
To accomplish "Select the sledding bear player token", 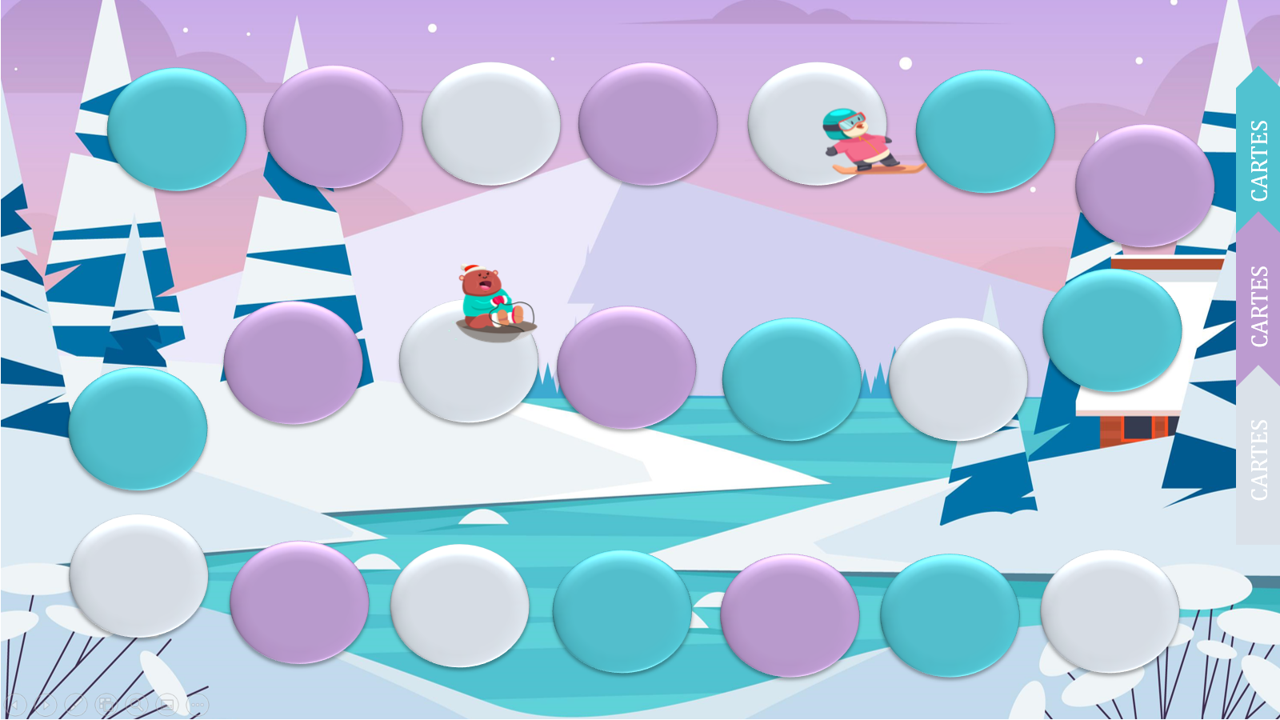I will (492, 302).
